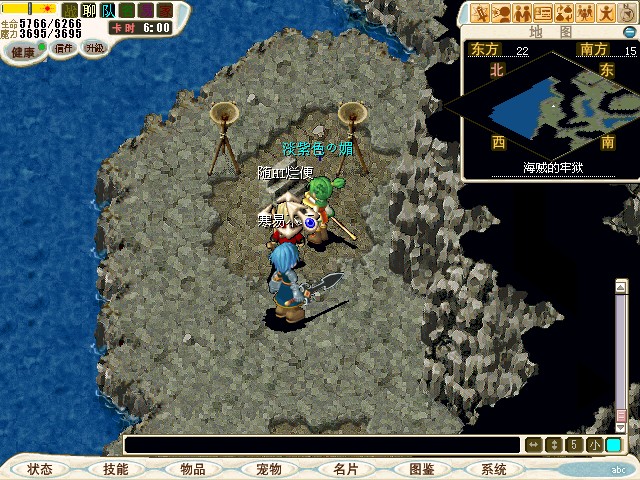Image resolution: width=640 pixels, height=480 pixels.
Task: Click the chat input box
Action: 320,444
